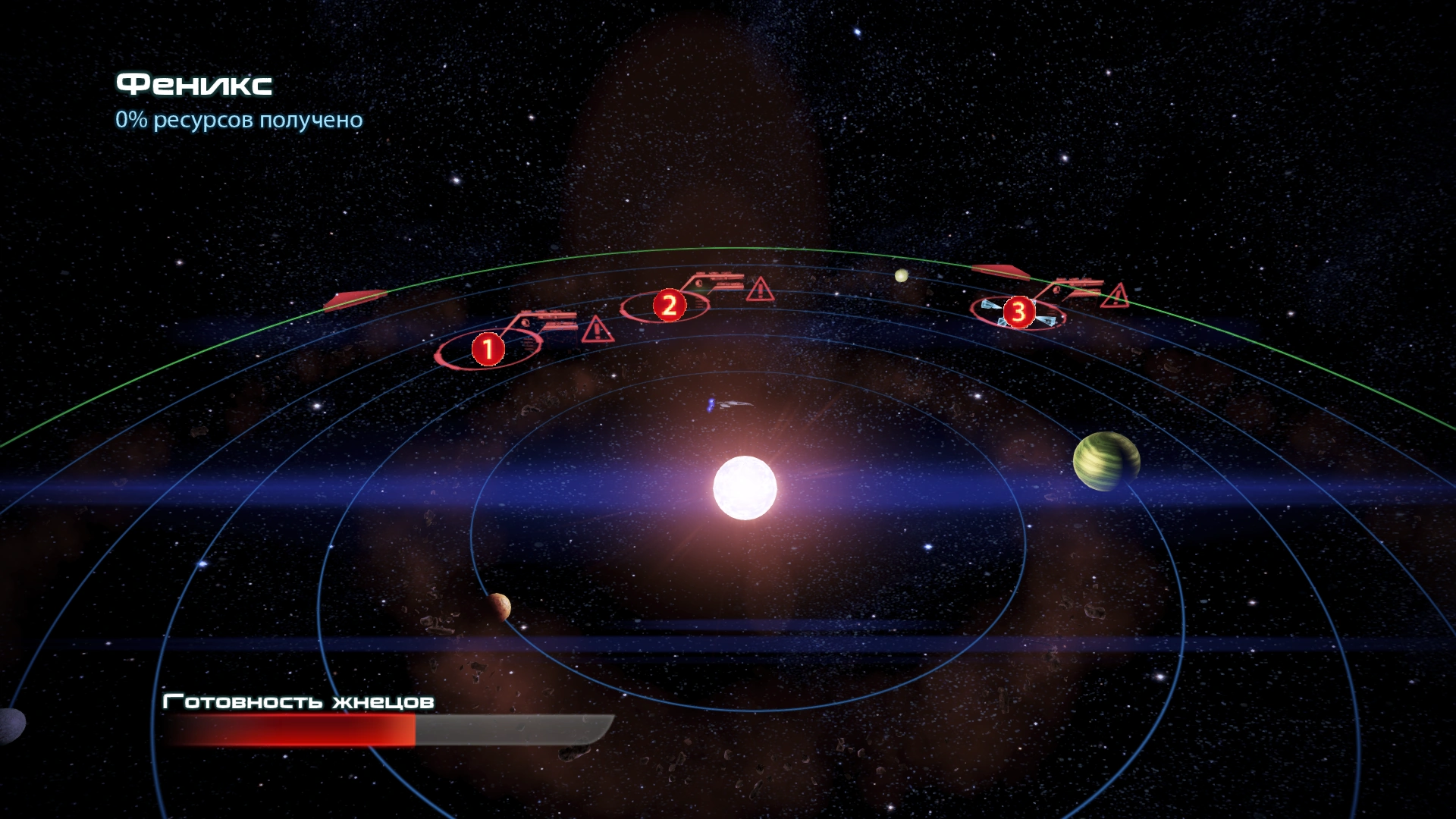
Task: Select the red marker numbered 1
Action: point(488,349)
